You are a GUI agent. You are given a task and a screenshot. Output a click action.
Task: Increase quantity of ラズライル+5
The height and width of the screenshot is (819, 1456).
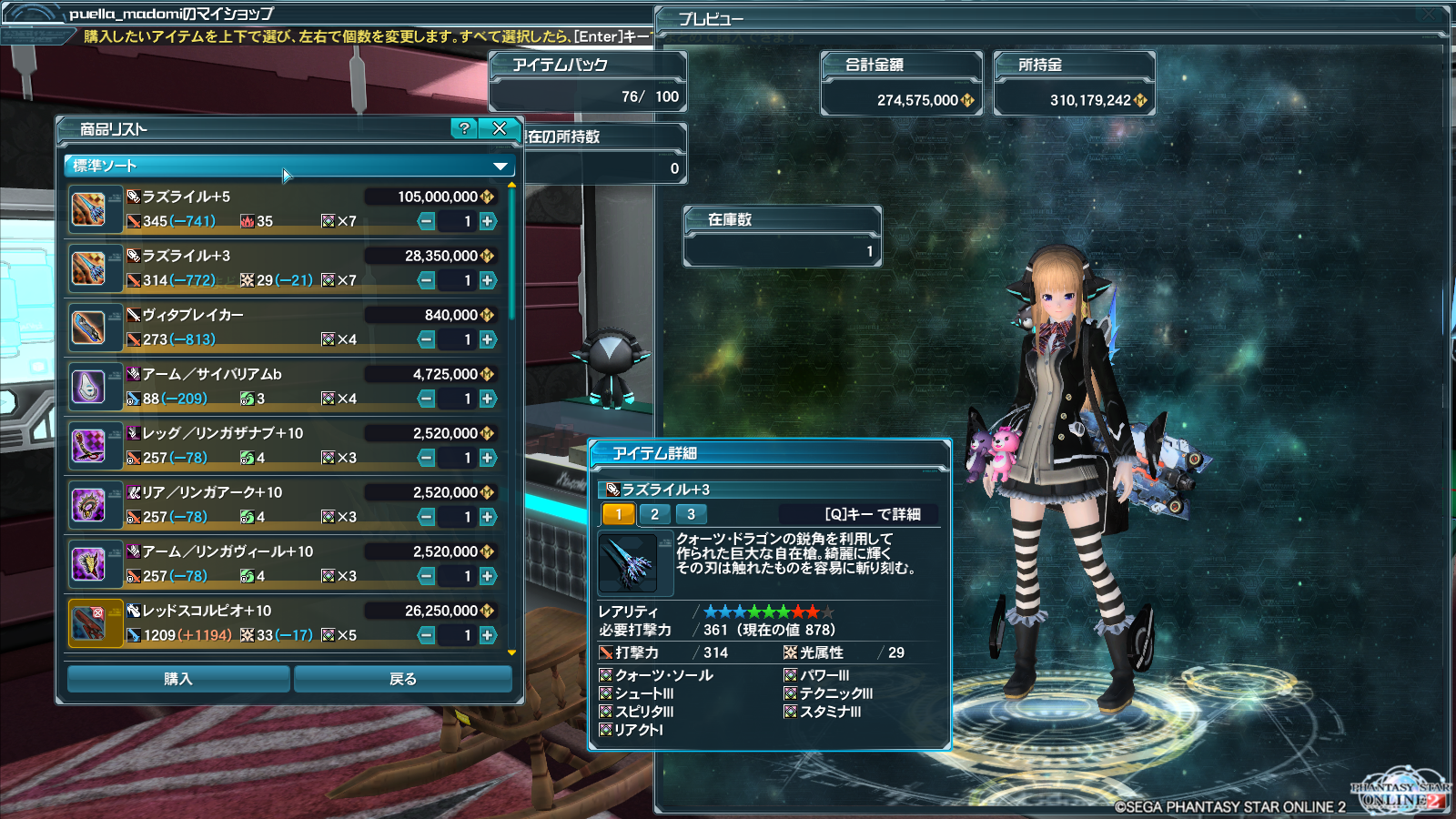point(489,221)
